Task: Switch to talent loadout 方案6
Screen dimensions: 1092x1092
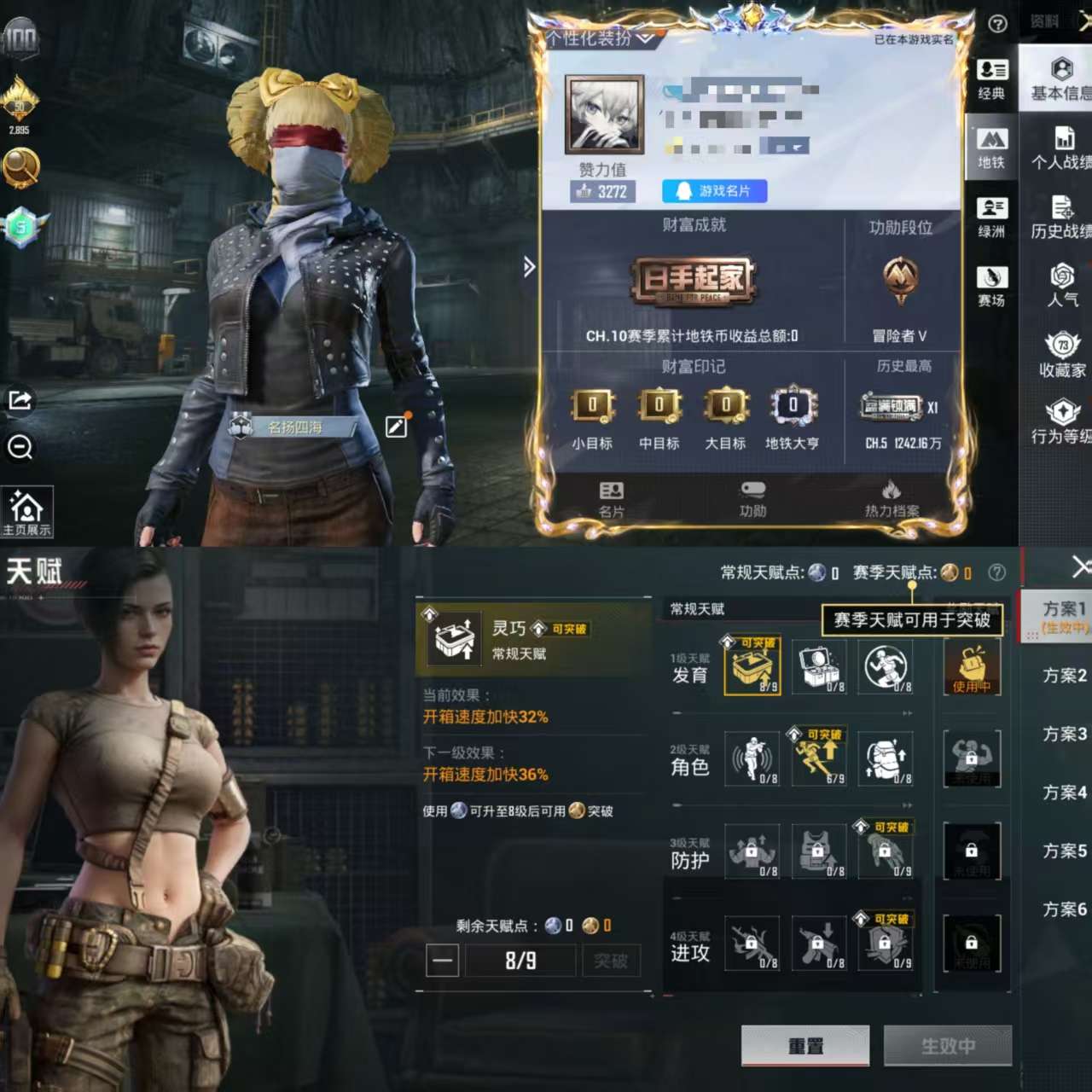Action: (x=1064, y=909)
